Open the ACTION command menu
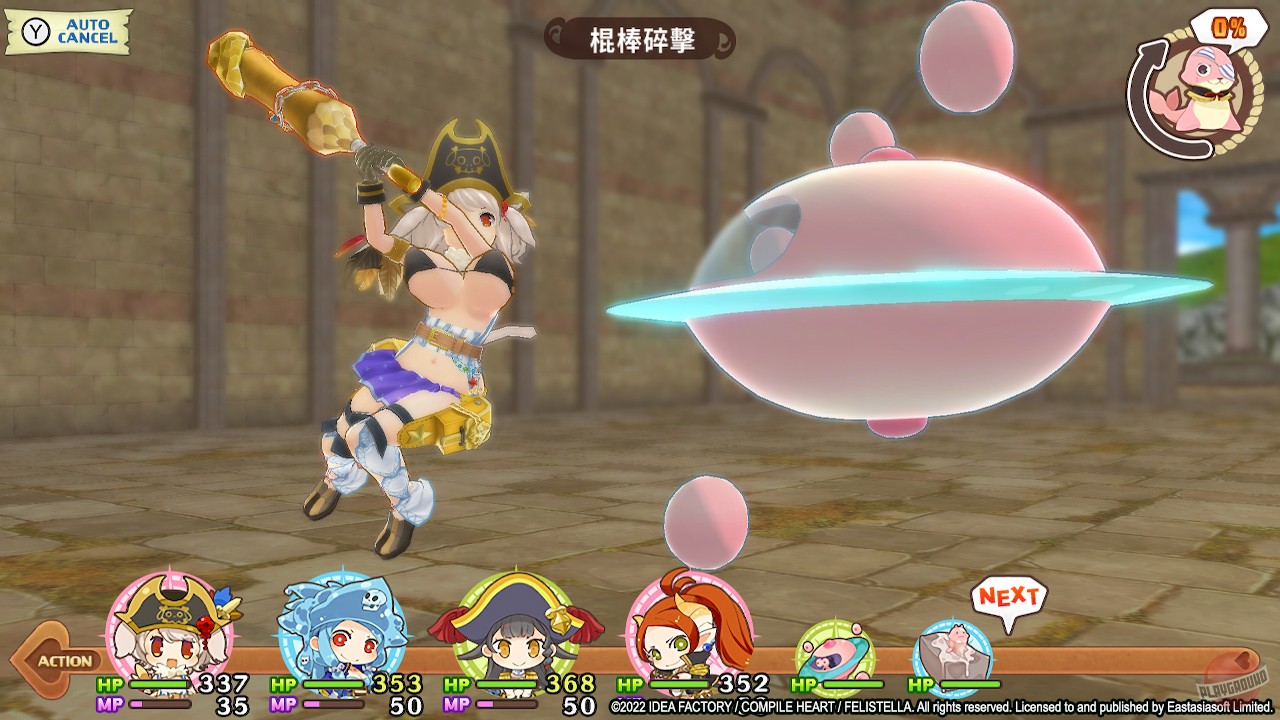 [64, 660]
